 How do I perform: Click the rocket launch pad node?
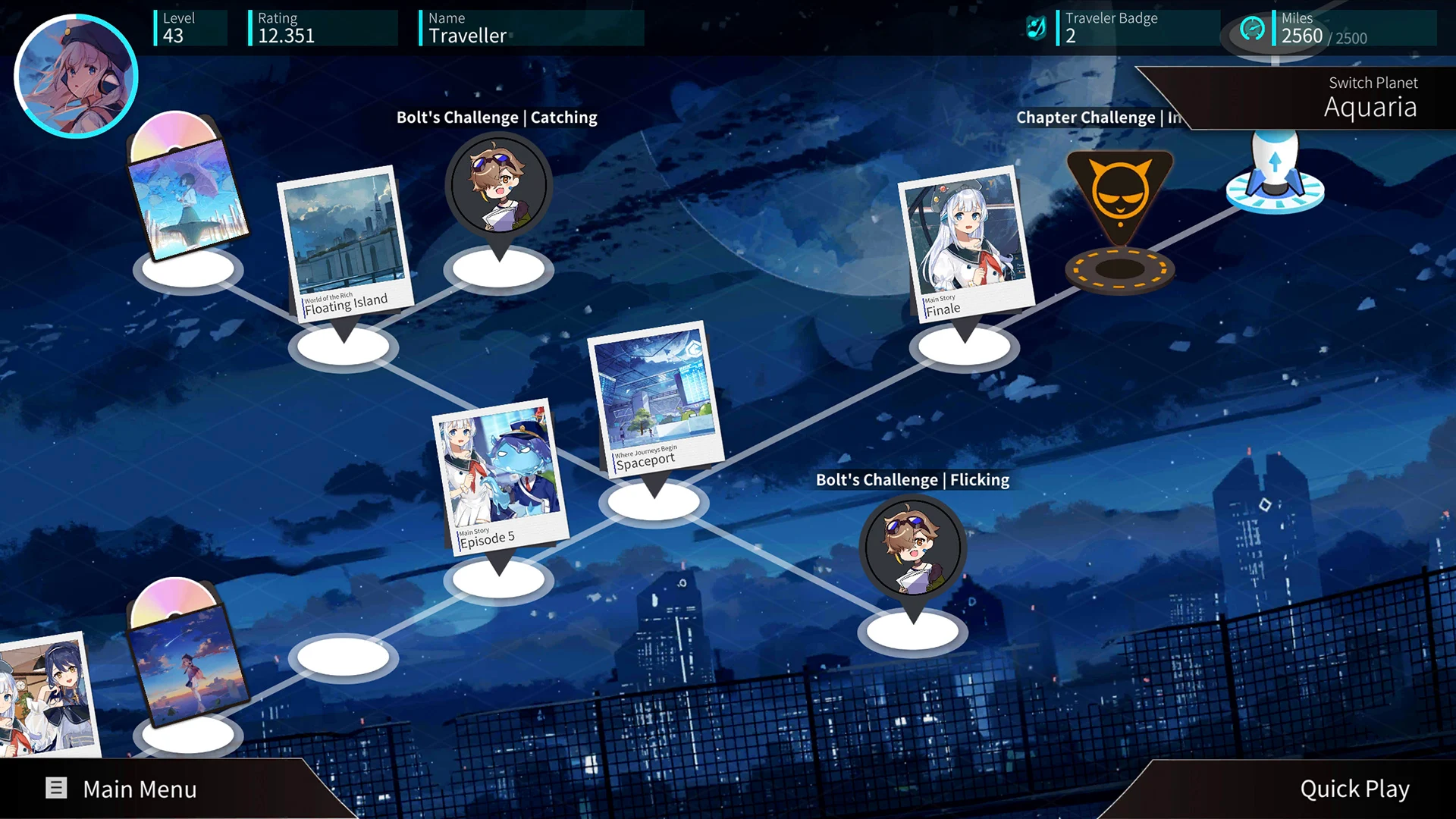1275,173
